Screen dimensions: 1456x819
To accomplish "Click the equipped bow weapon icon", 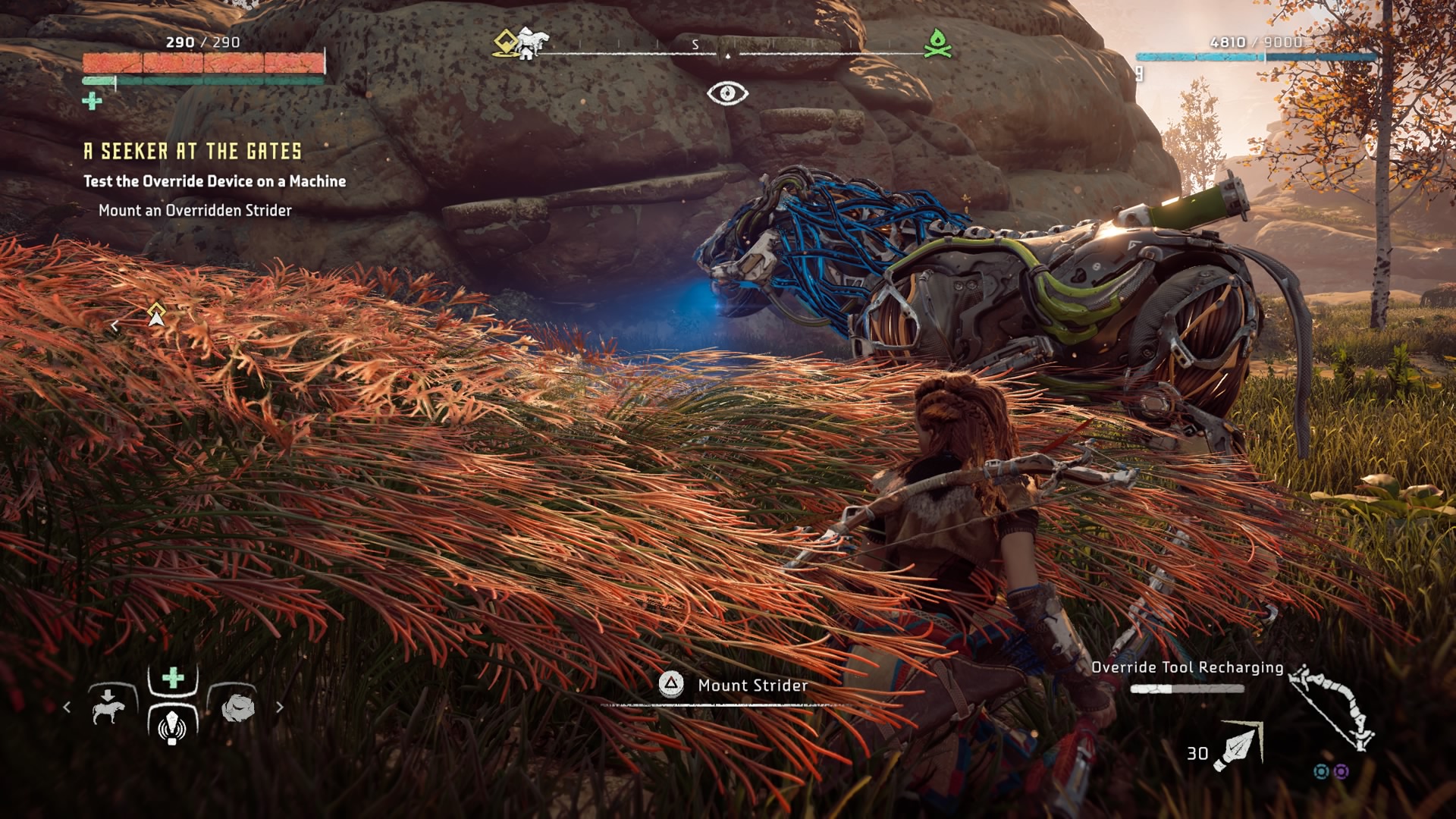I will 1333,707.
